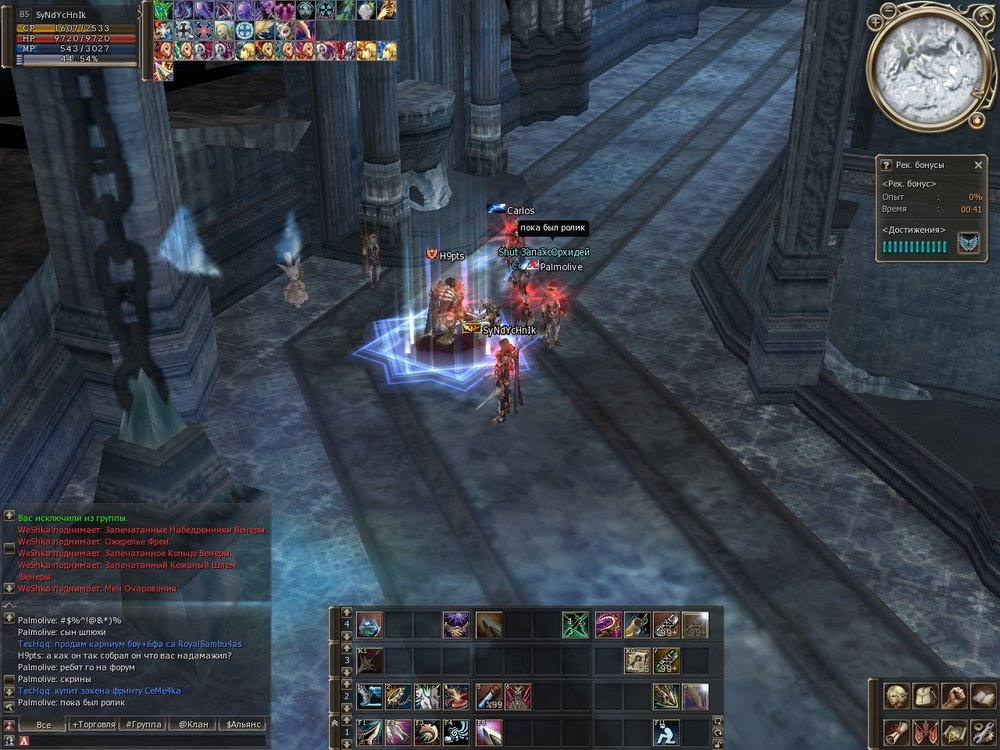1000x750 pixels.
Task: Close the Рек. бонусы panel
Action: point(978,165)
